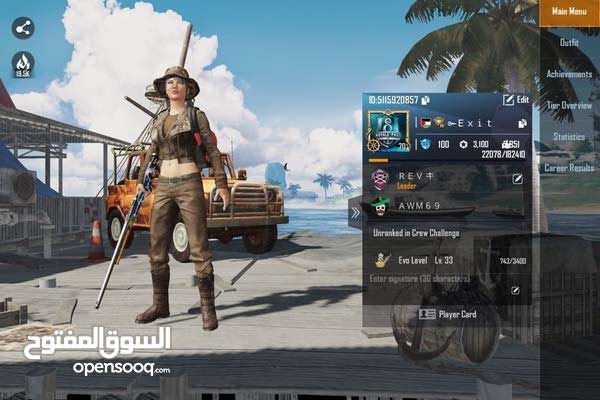Open the flame popularity icon
The width and height of the screenshot is (600, 400).
pyautogui.click(x=23, y=64)
